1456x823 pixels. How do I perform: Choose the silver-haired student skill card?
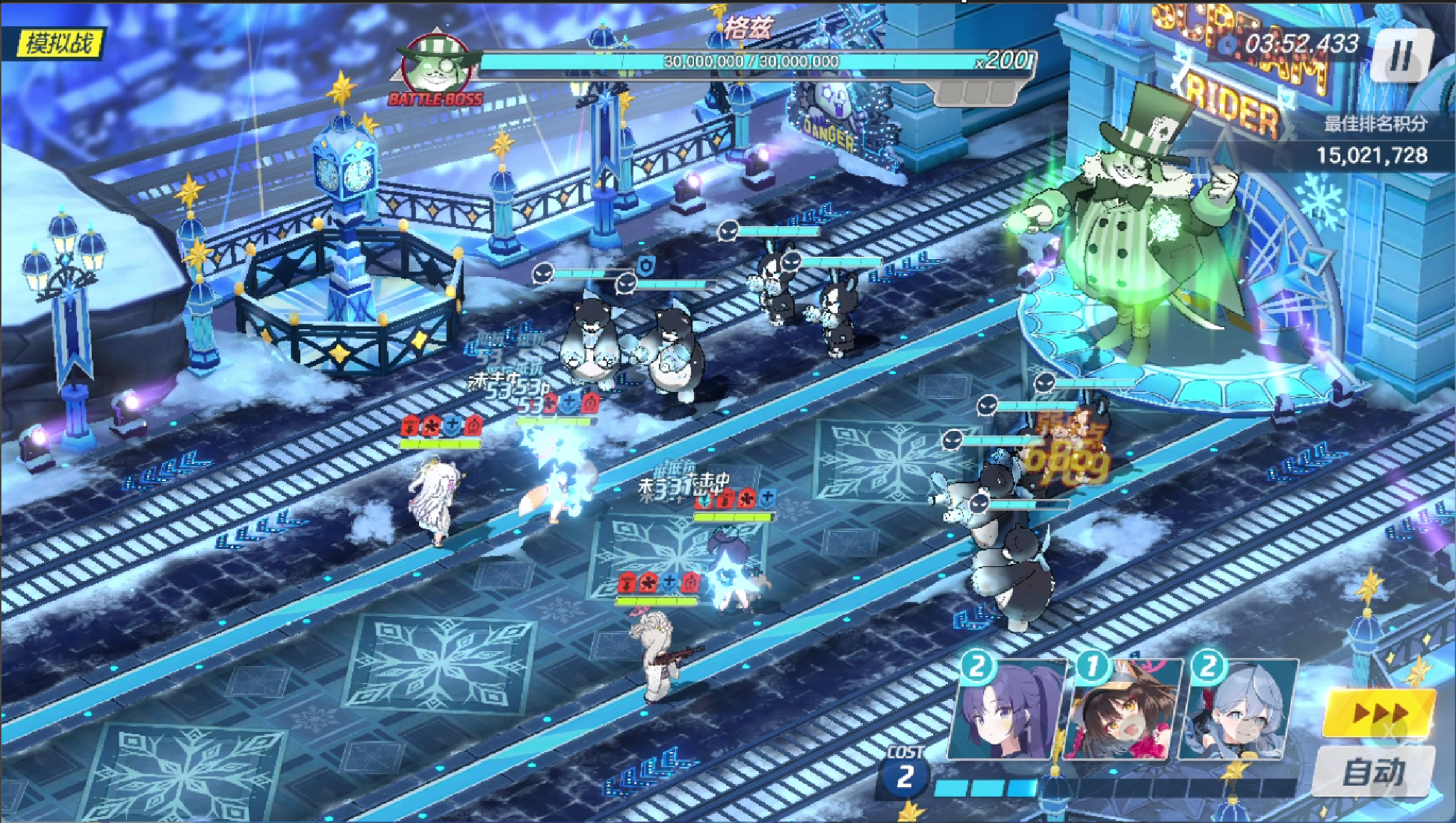point(1237,709)
